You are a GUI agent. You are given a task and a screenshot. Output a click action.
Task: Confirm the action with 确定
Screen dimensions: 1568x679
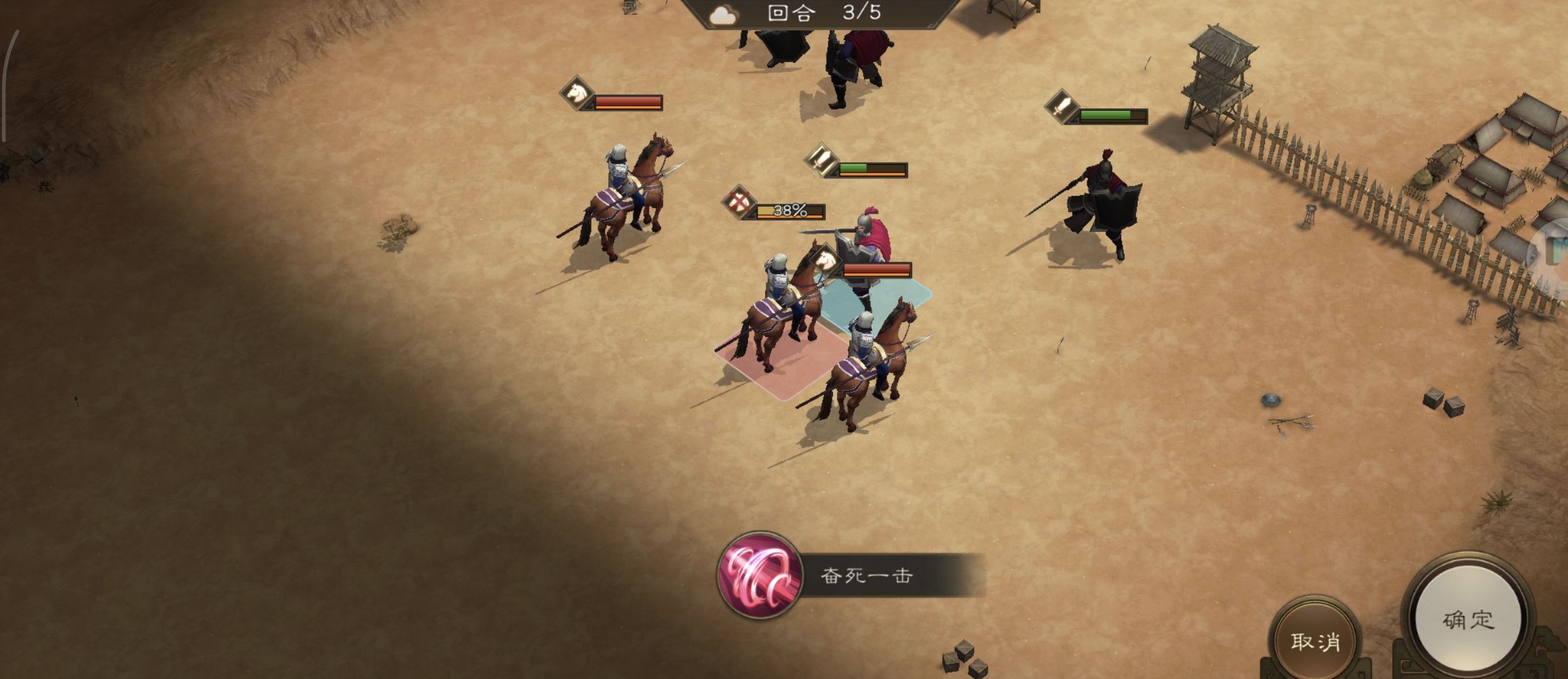1468,620
